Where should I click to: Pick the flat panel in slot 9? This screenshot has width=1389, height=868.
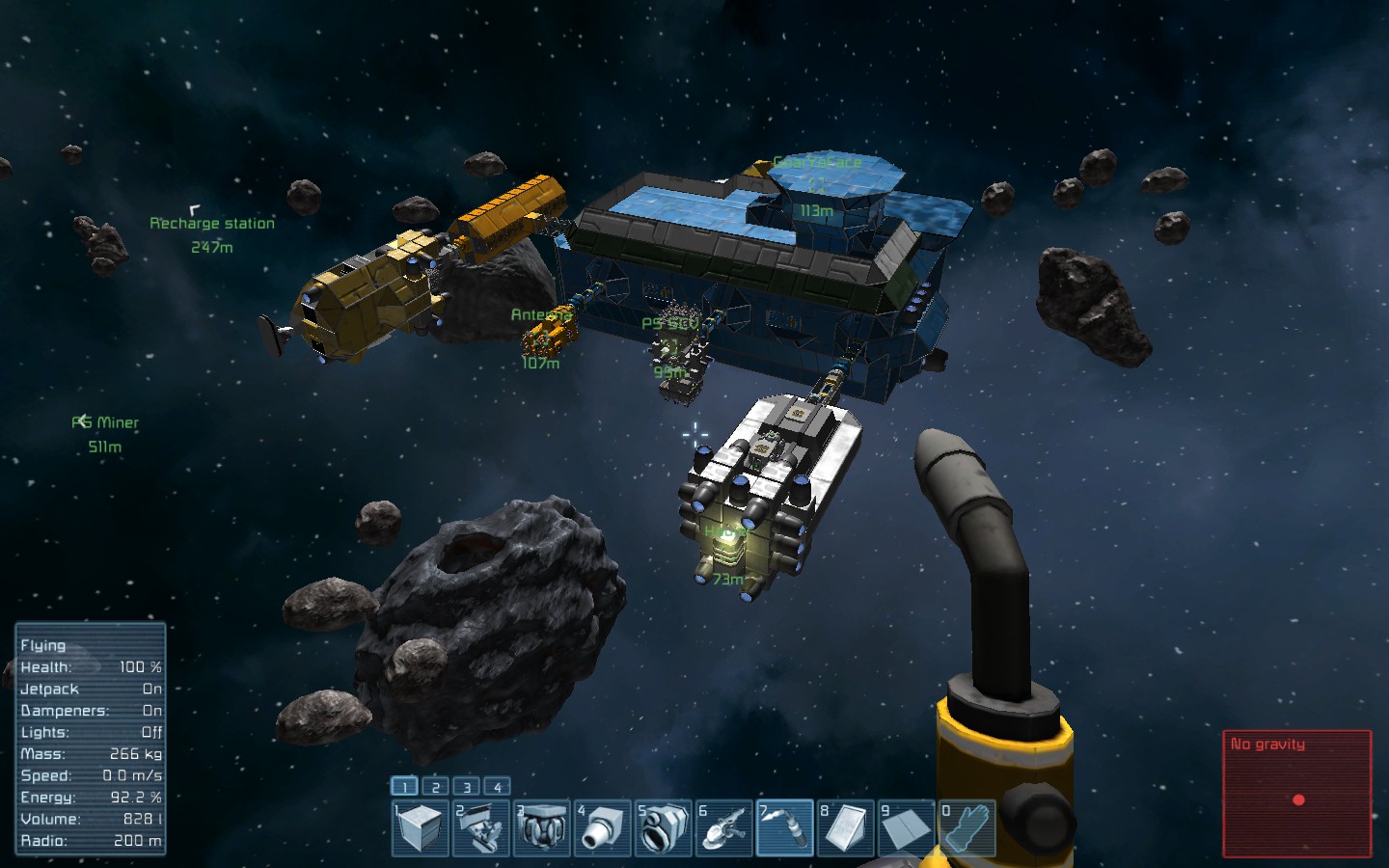pyautogui.click(x=907, y=828)
